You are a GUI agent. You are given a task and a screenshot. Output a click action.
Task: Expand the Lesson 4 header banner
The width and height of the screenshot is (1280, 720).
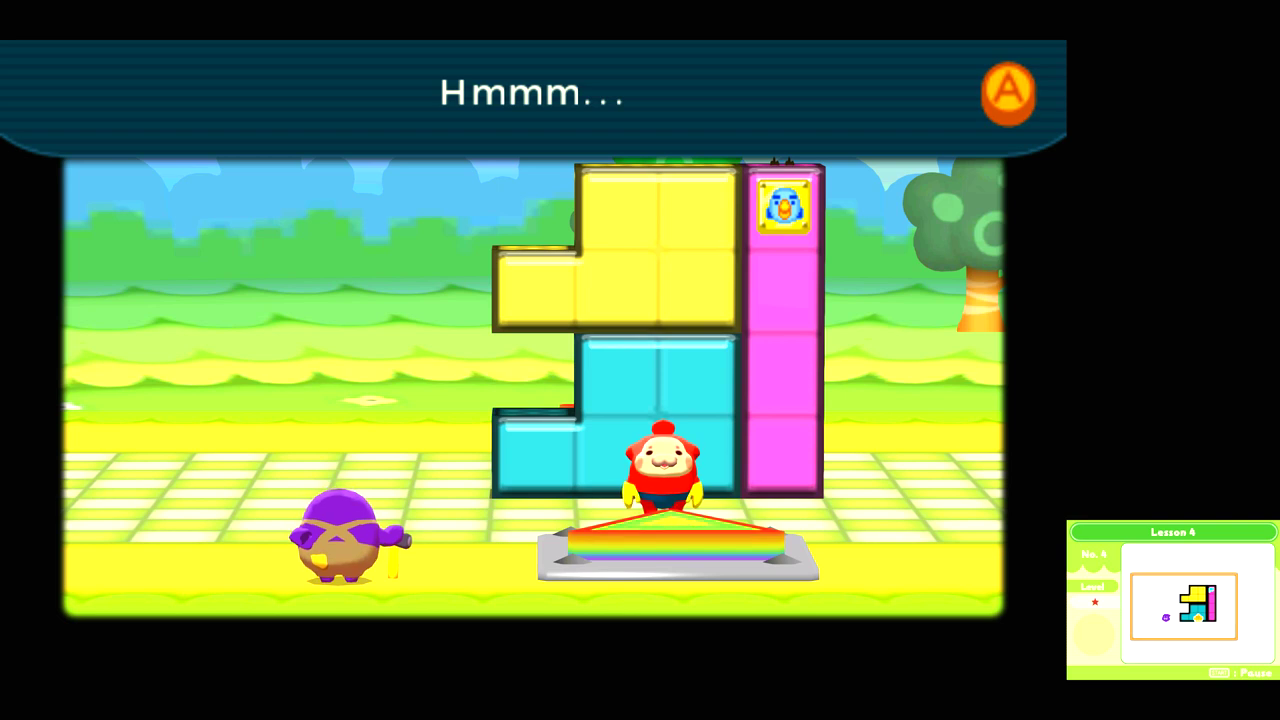(1172, 532)
